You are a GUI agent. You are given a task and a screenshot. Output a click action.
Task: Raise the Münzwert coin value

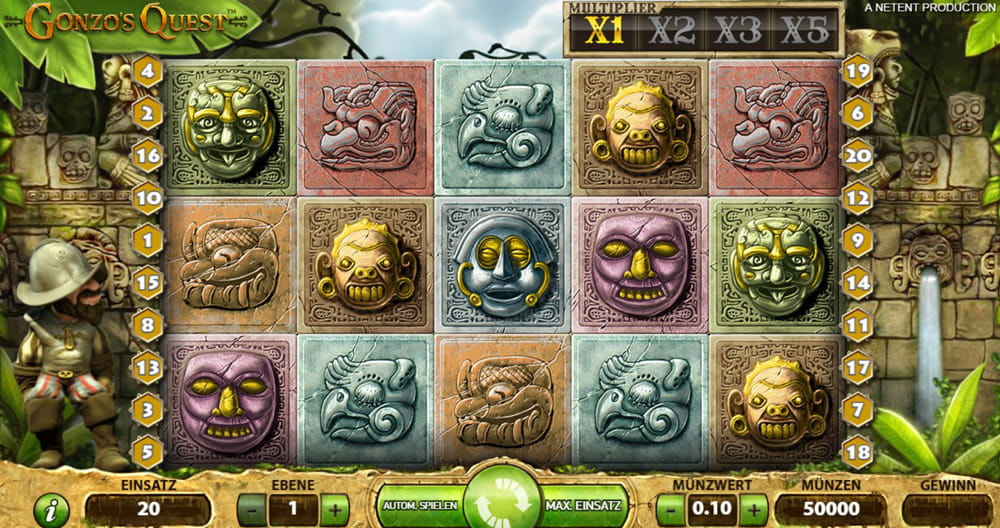tap(754, 509)
